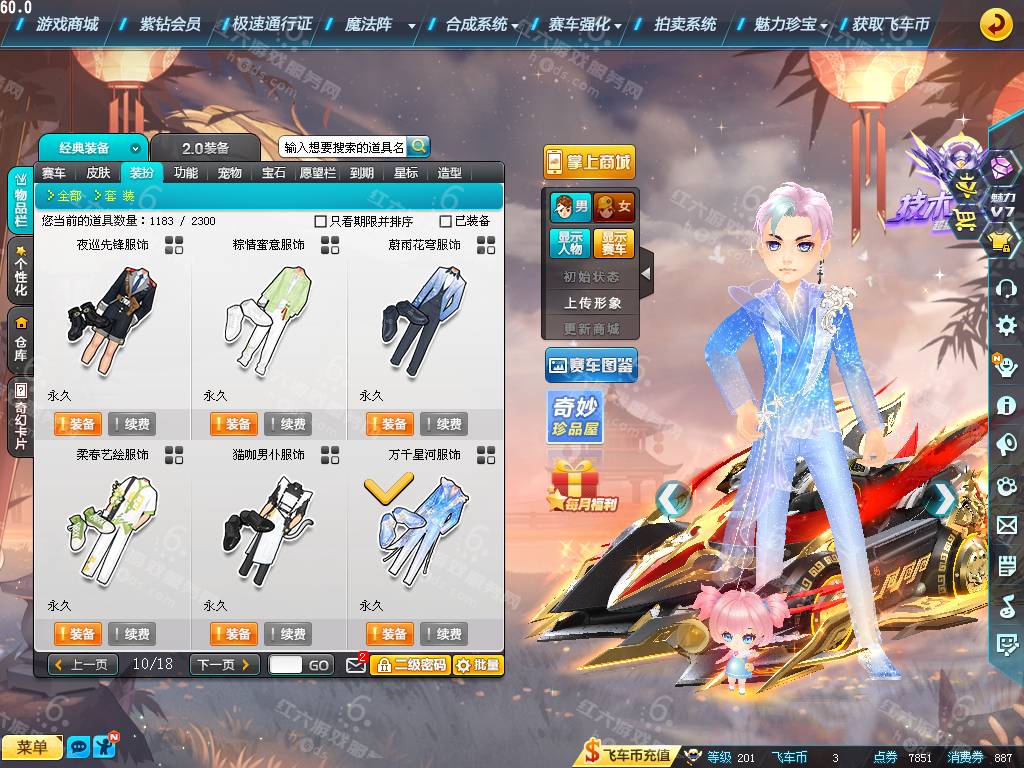Viewport: 1024px width, 768px height.
Task: Toggle the 只看期限并排序 checkbox
Action: click(x=321, y=221)
